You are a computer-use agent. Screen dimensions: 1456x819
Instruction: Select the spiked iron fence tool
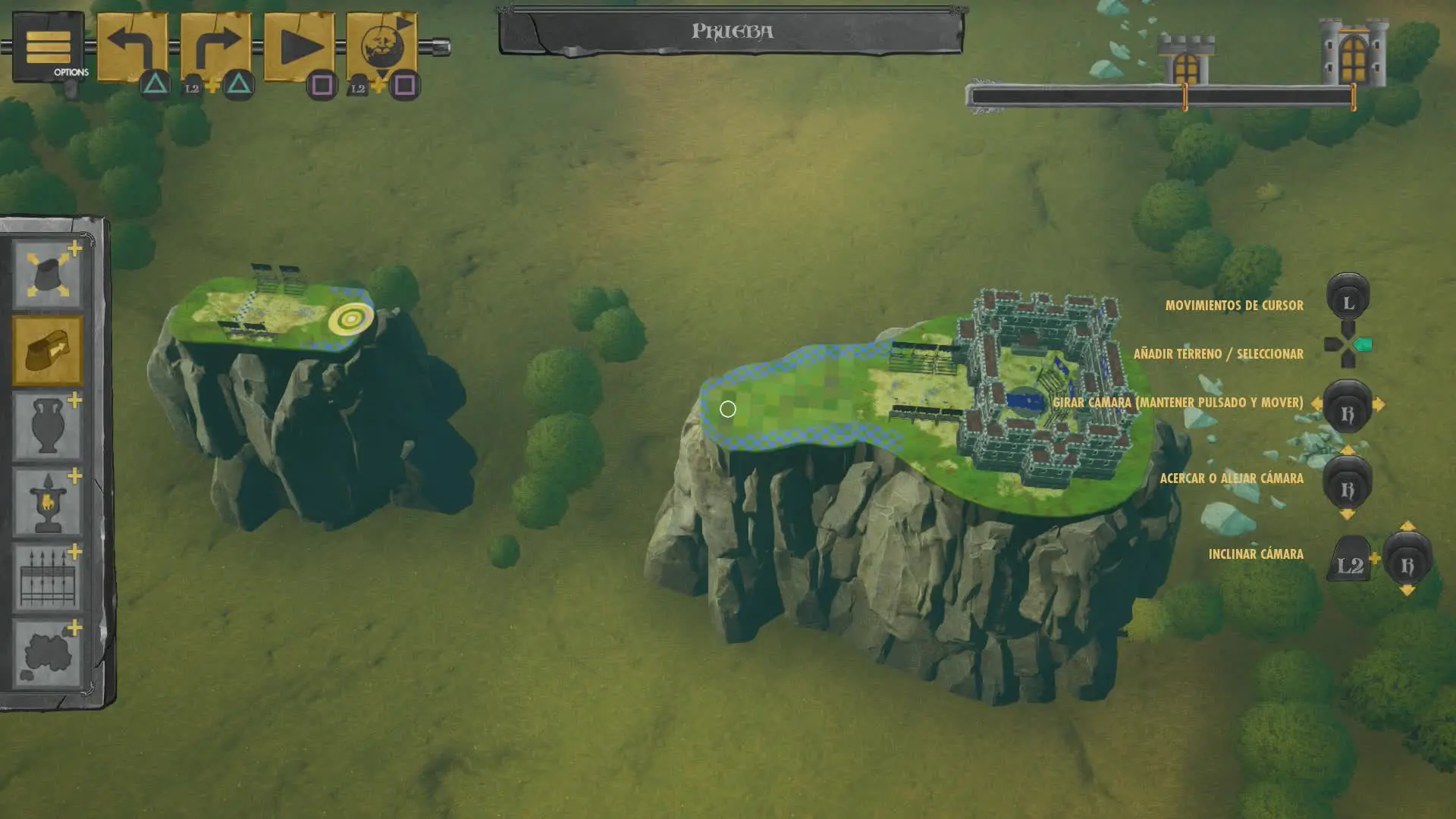tap(47, 578)
